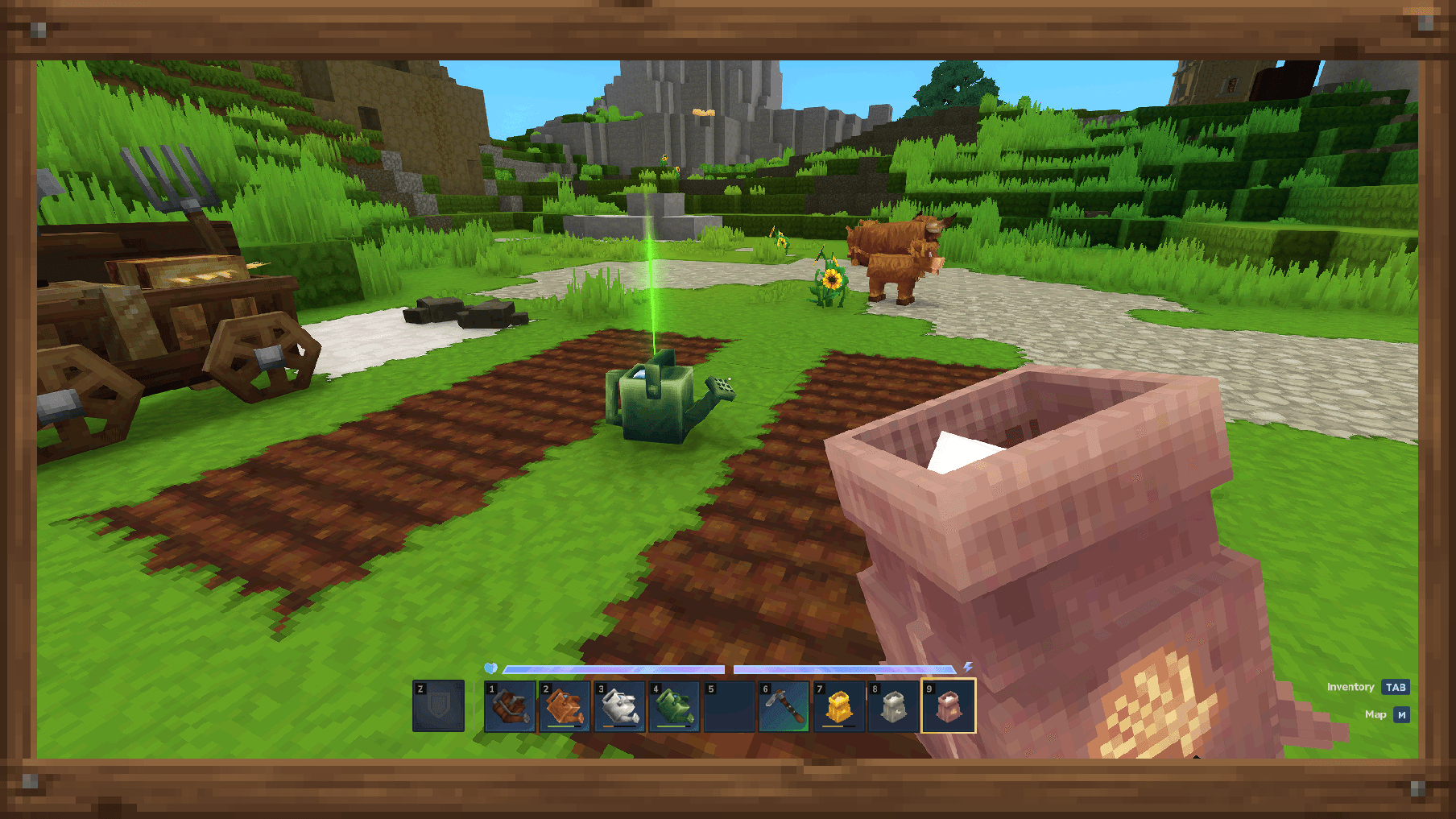Click the lightning icon beside the stamina bar
This screenshot has height=819, width=1456.
(970, 667)
